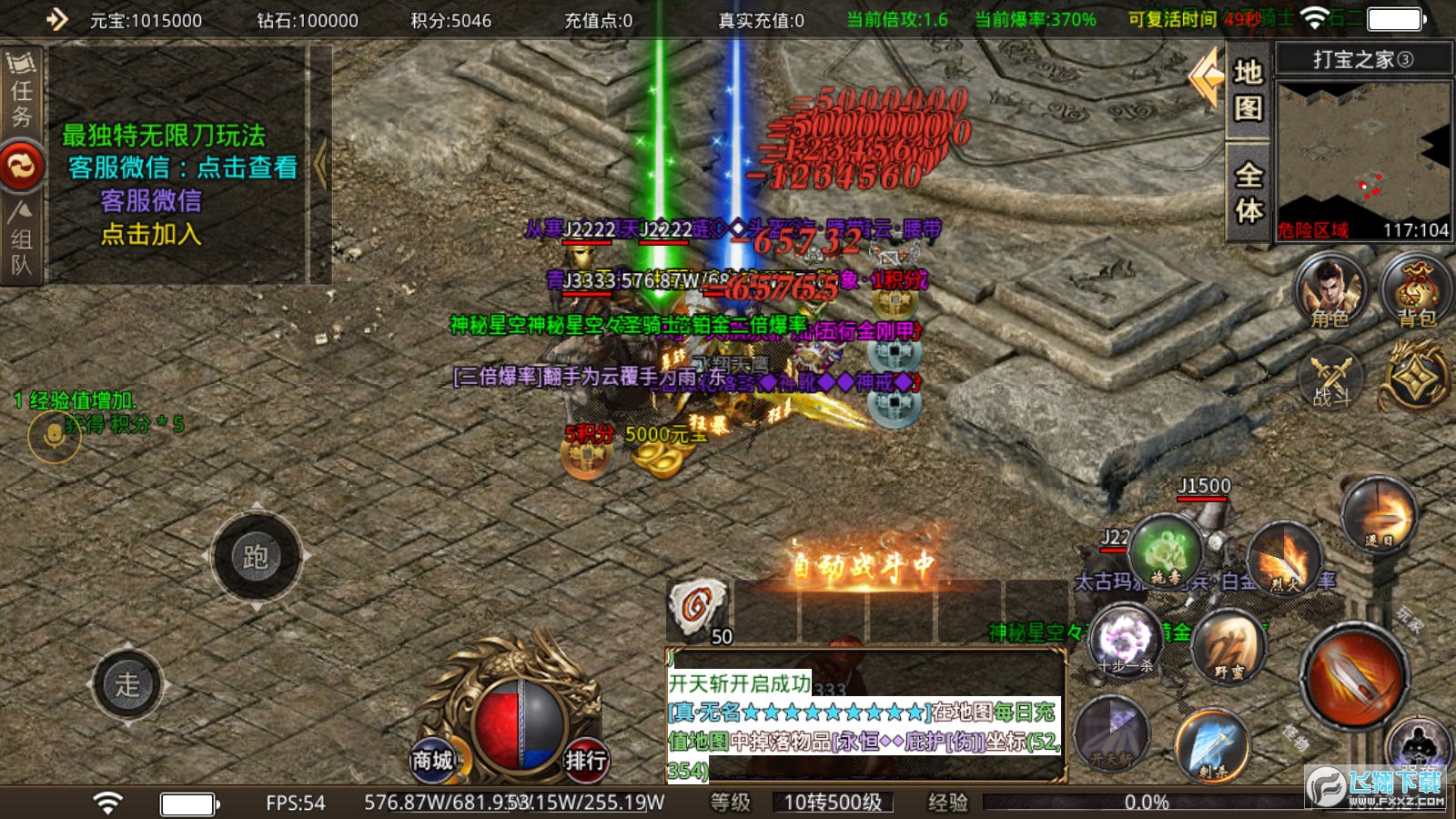
Task: Open the 背包 backpack
Action: coord(1415,291)
